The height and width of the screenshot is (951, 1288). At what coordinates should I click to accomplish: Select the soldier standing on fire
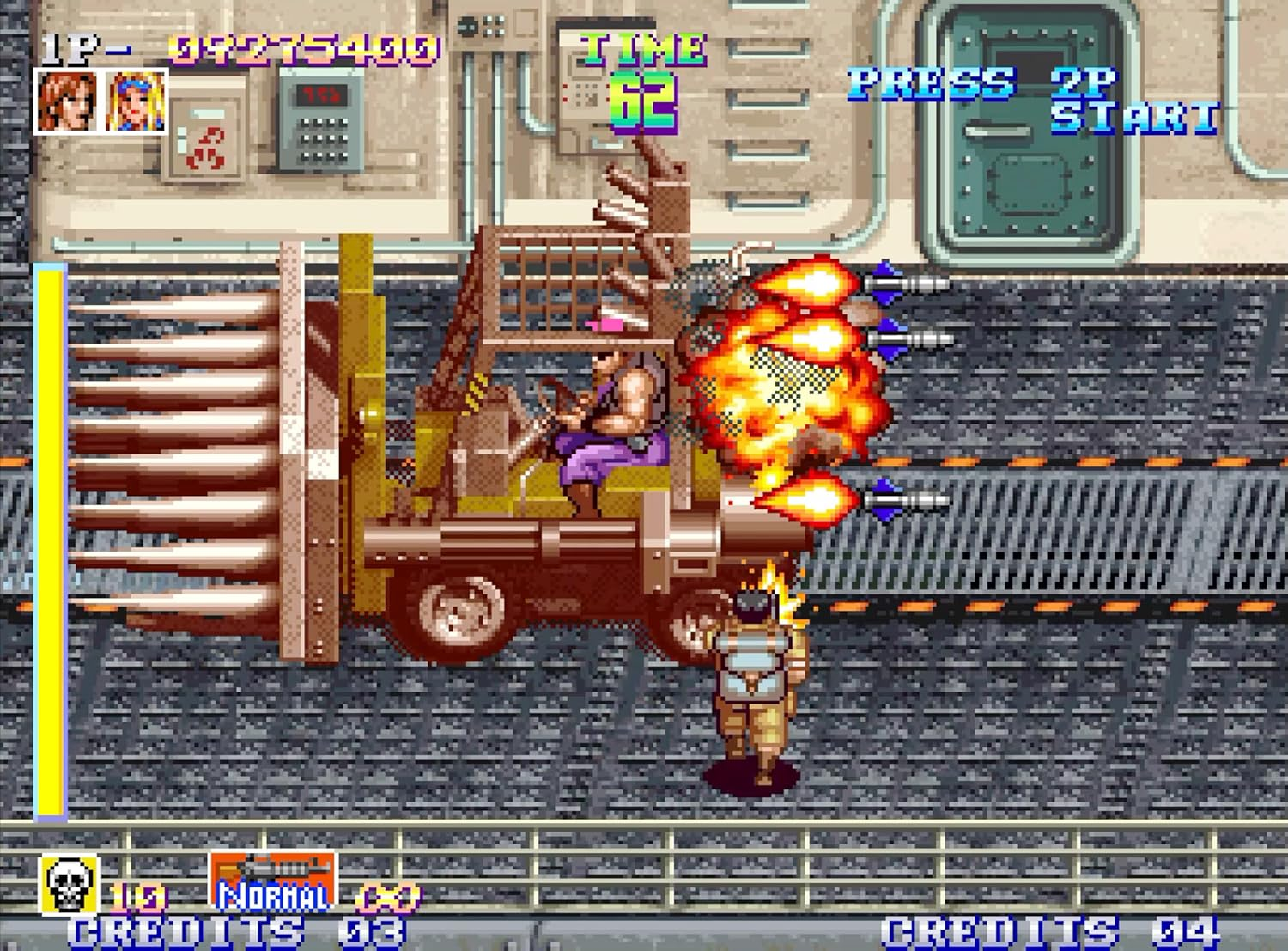click(756, 679)
